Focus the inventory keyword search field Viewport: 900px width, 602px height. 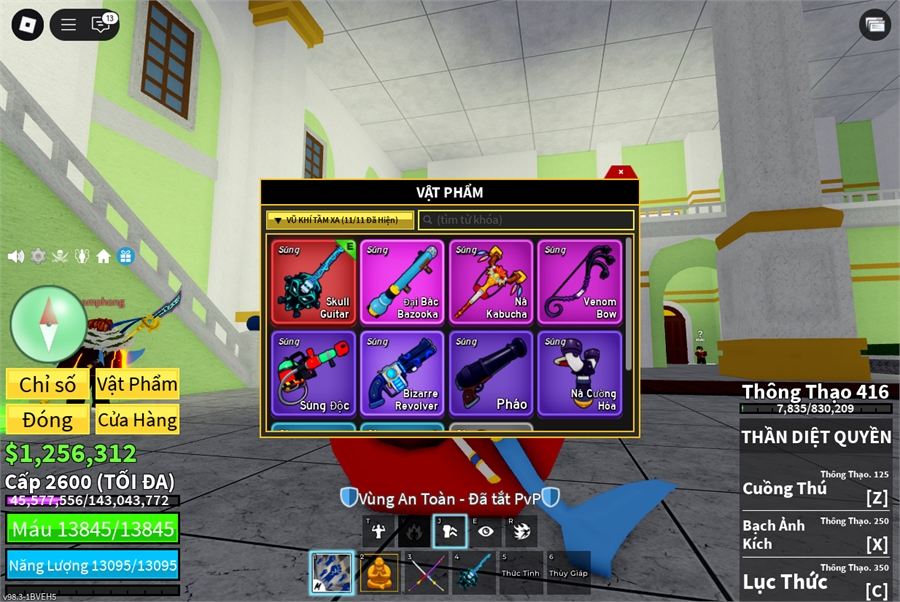pyautogui.click(x=526, y=220)
